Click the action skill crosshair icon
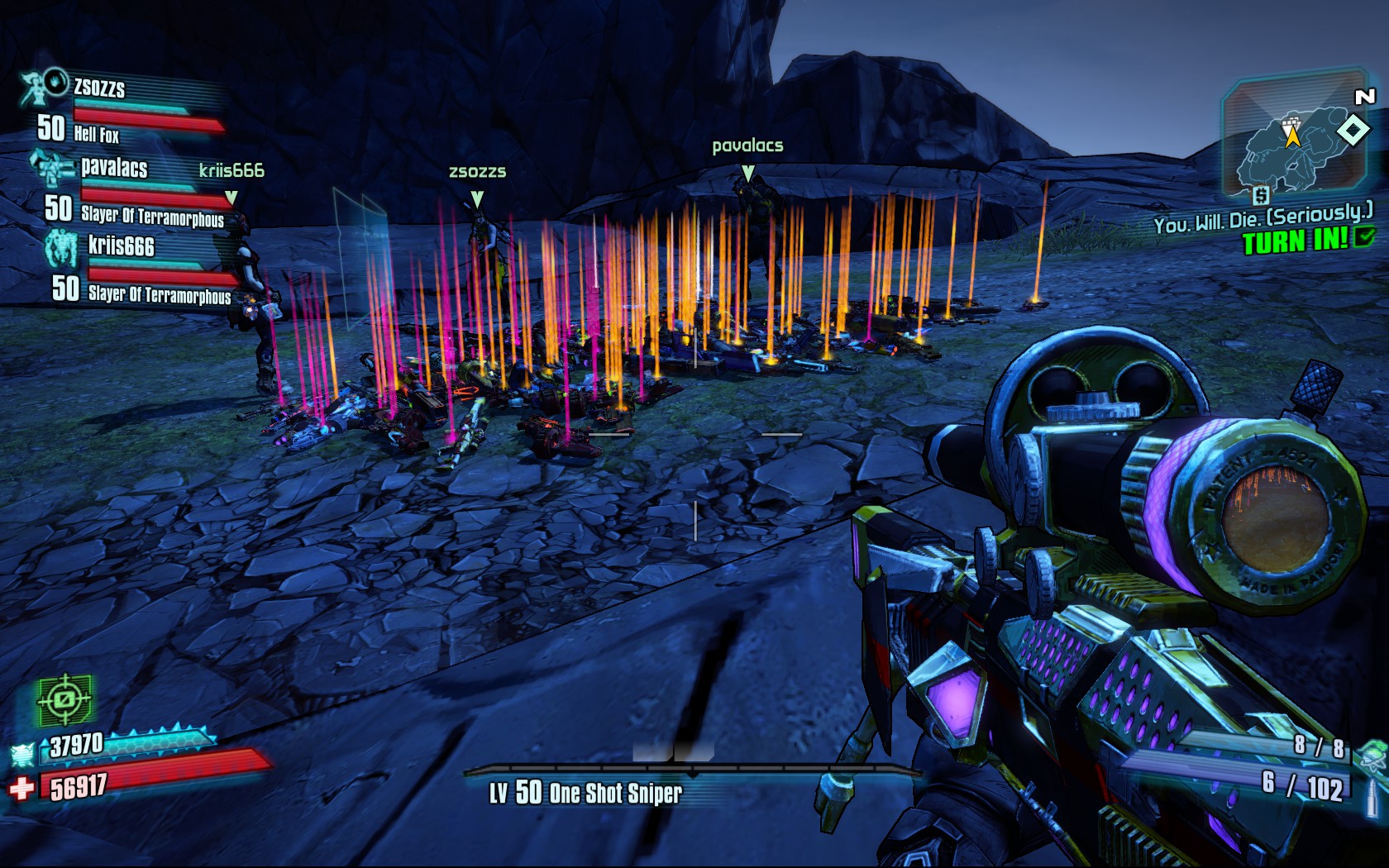This screenshot has height=868, width=1389. coord(64,700)
